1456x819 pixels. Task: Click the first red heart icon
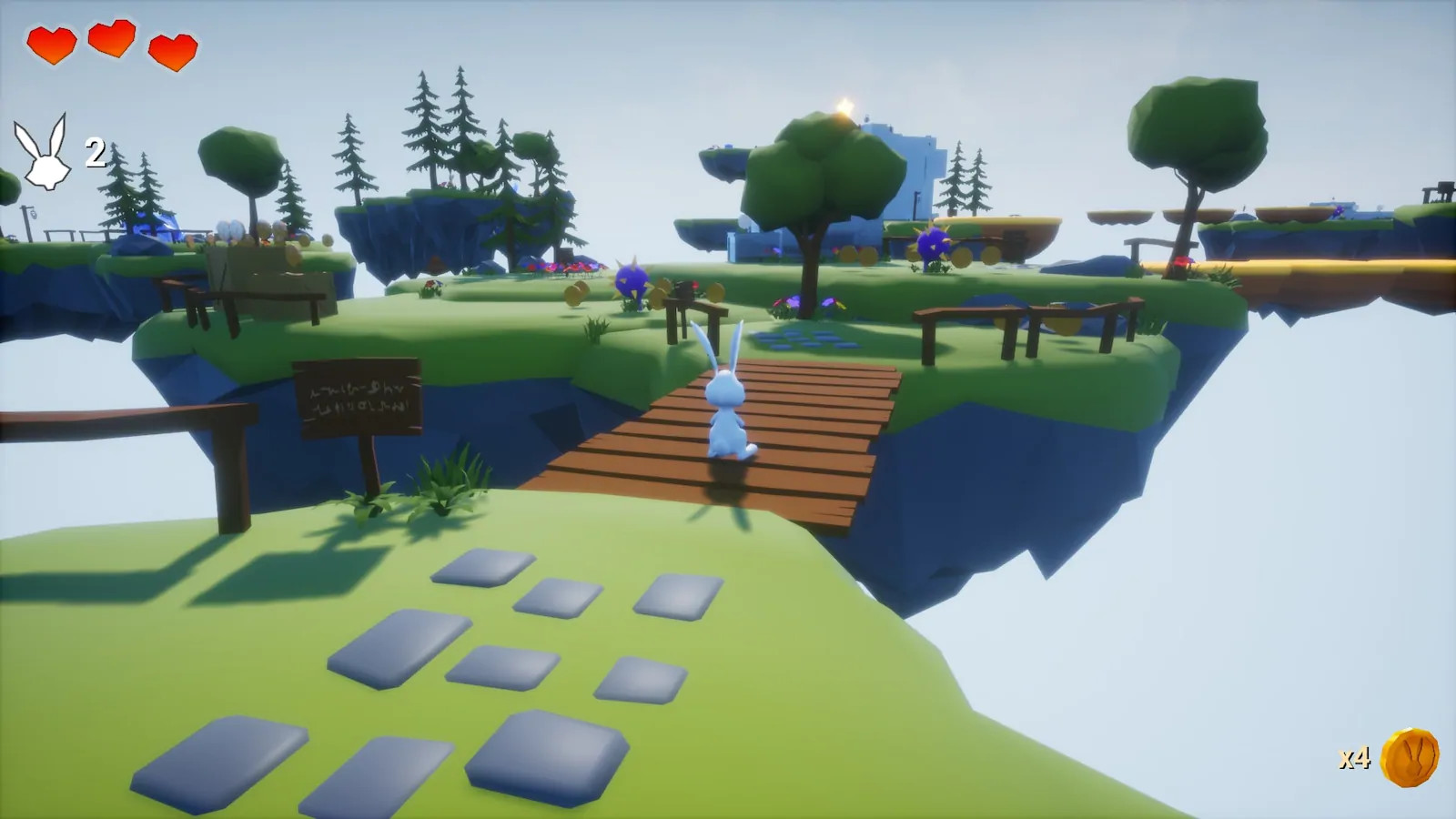52,43
